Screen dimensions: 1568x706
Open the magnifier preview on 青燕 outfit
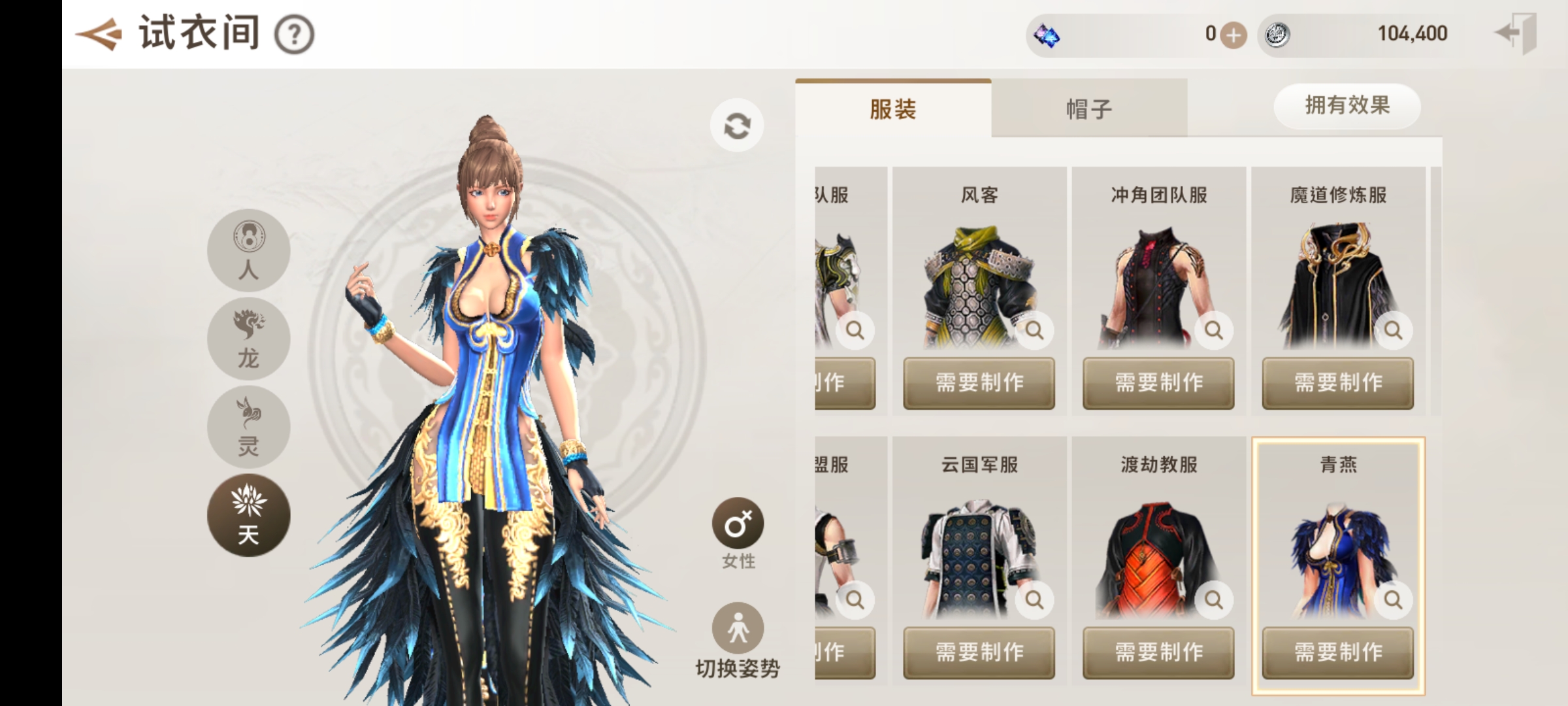pos(1392,599)
